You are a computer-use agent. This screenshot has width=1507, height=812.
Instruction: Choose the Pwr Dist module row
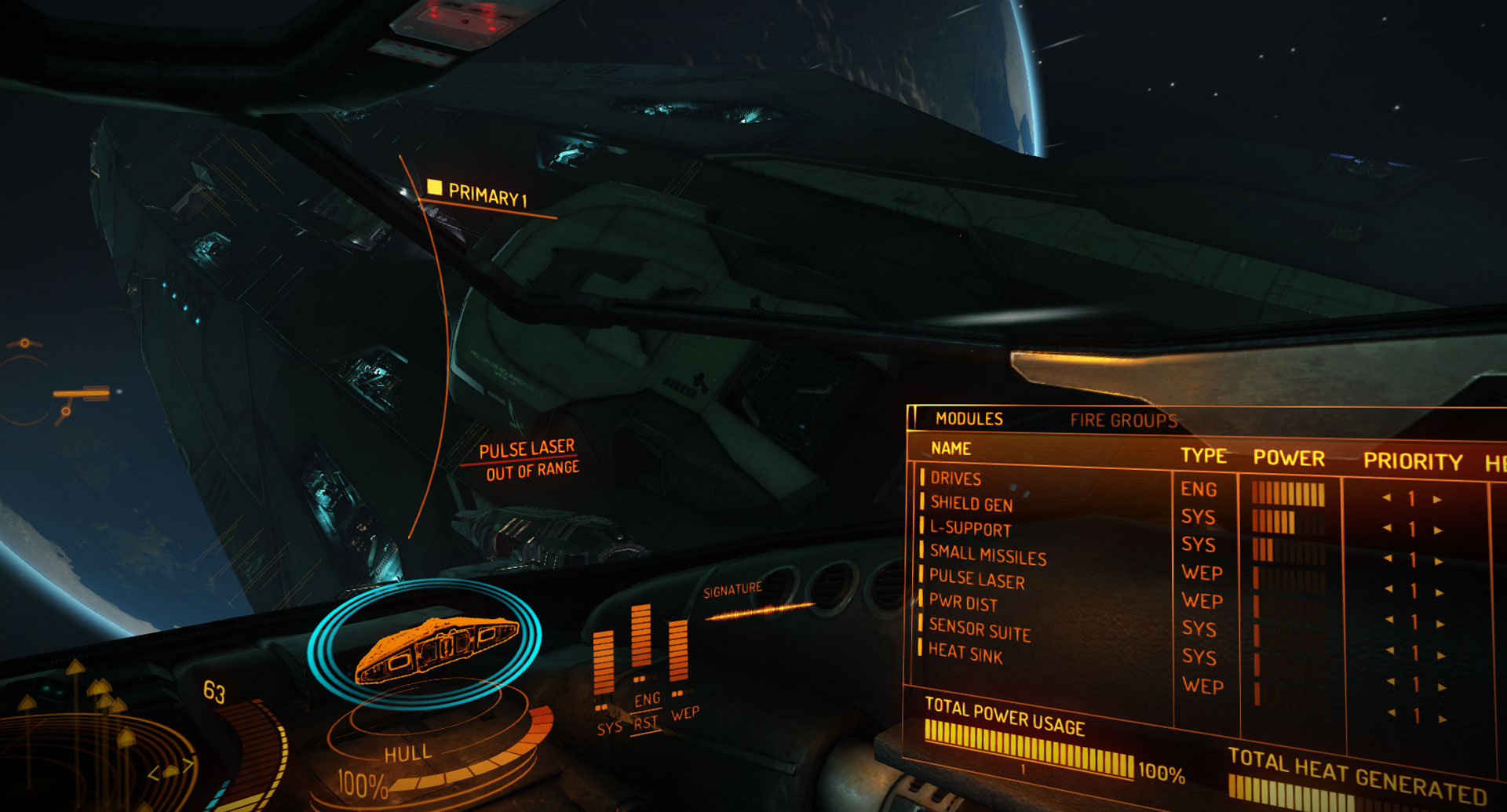point(963,603)
